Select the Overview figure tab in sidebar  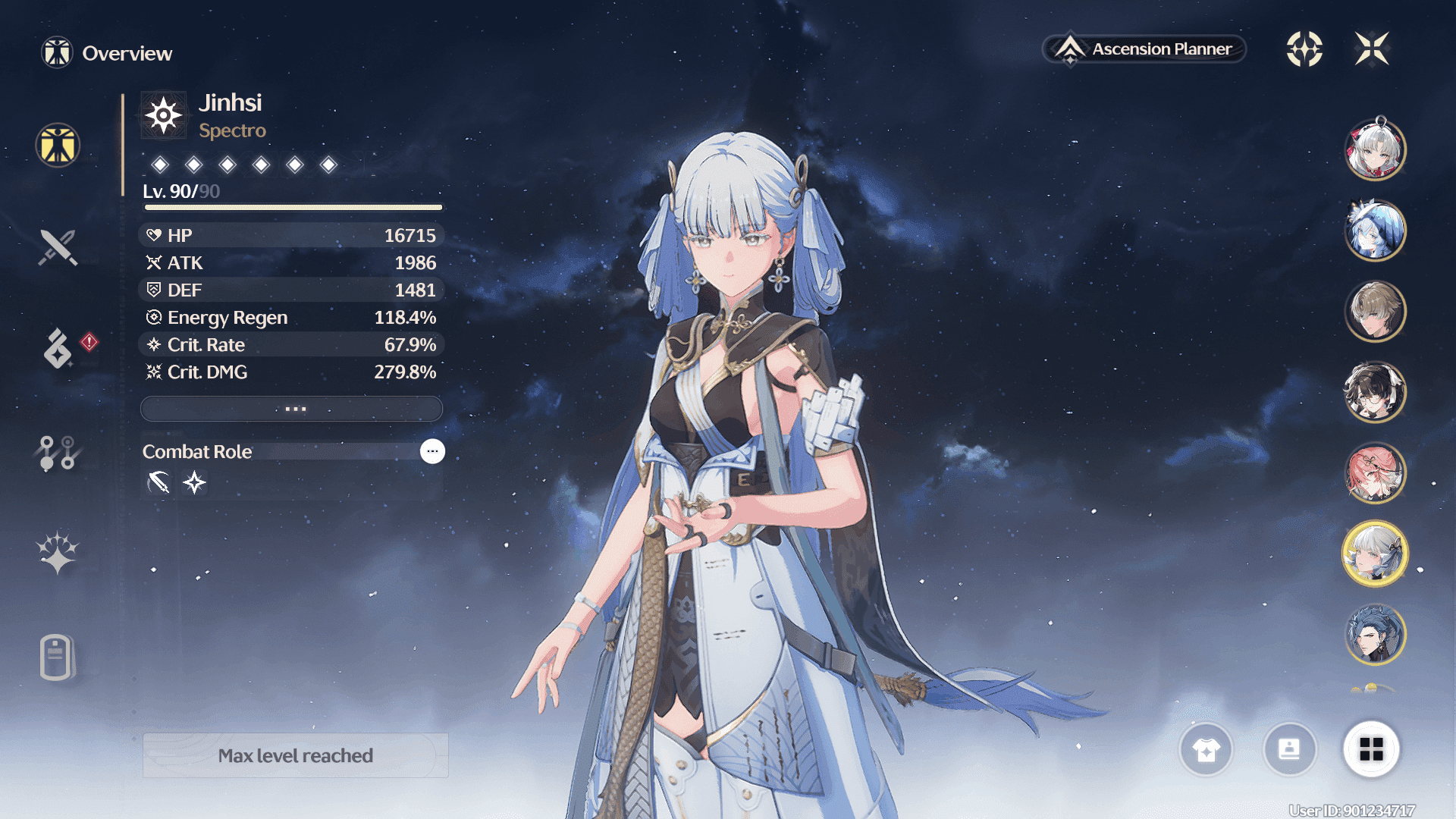(58, 145)
